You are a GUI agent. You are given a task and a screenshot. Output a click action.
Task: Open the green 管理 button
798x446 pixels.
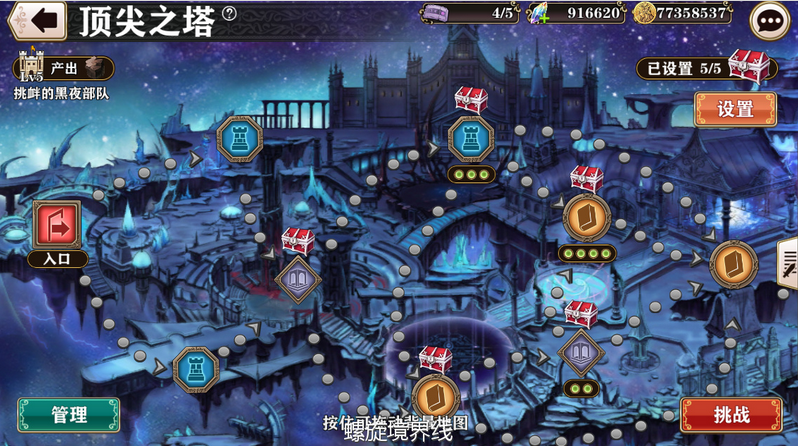68,414
